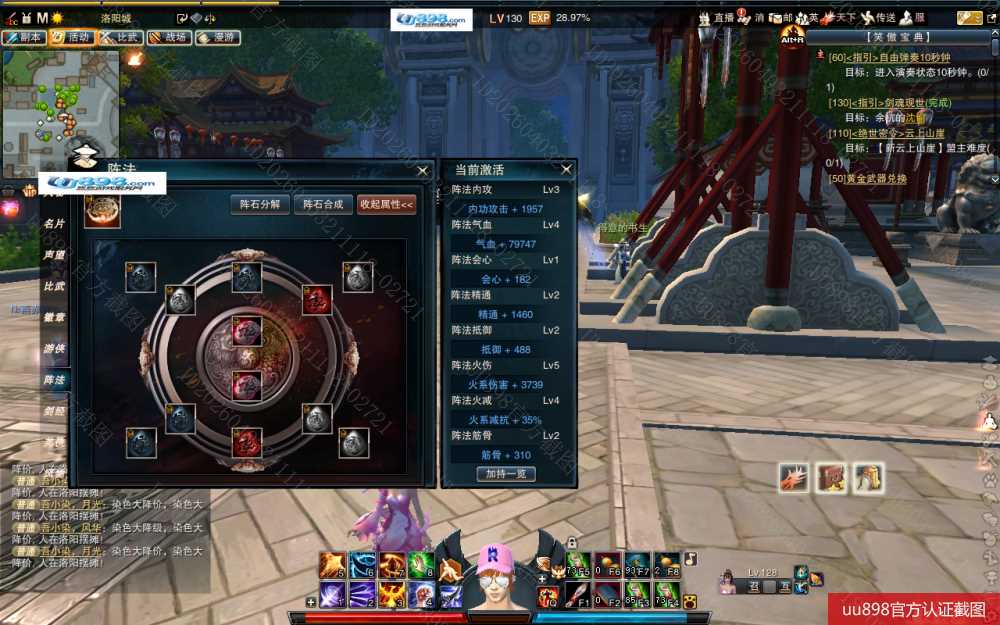Close the 阵法 formation window

[423, 170]
